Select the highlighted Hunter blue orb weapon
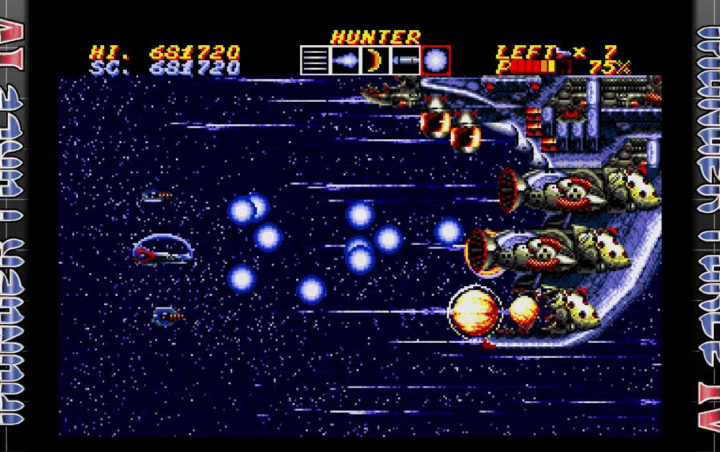Screen dimensions: 720x452 [x=436, y=61]
